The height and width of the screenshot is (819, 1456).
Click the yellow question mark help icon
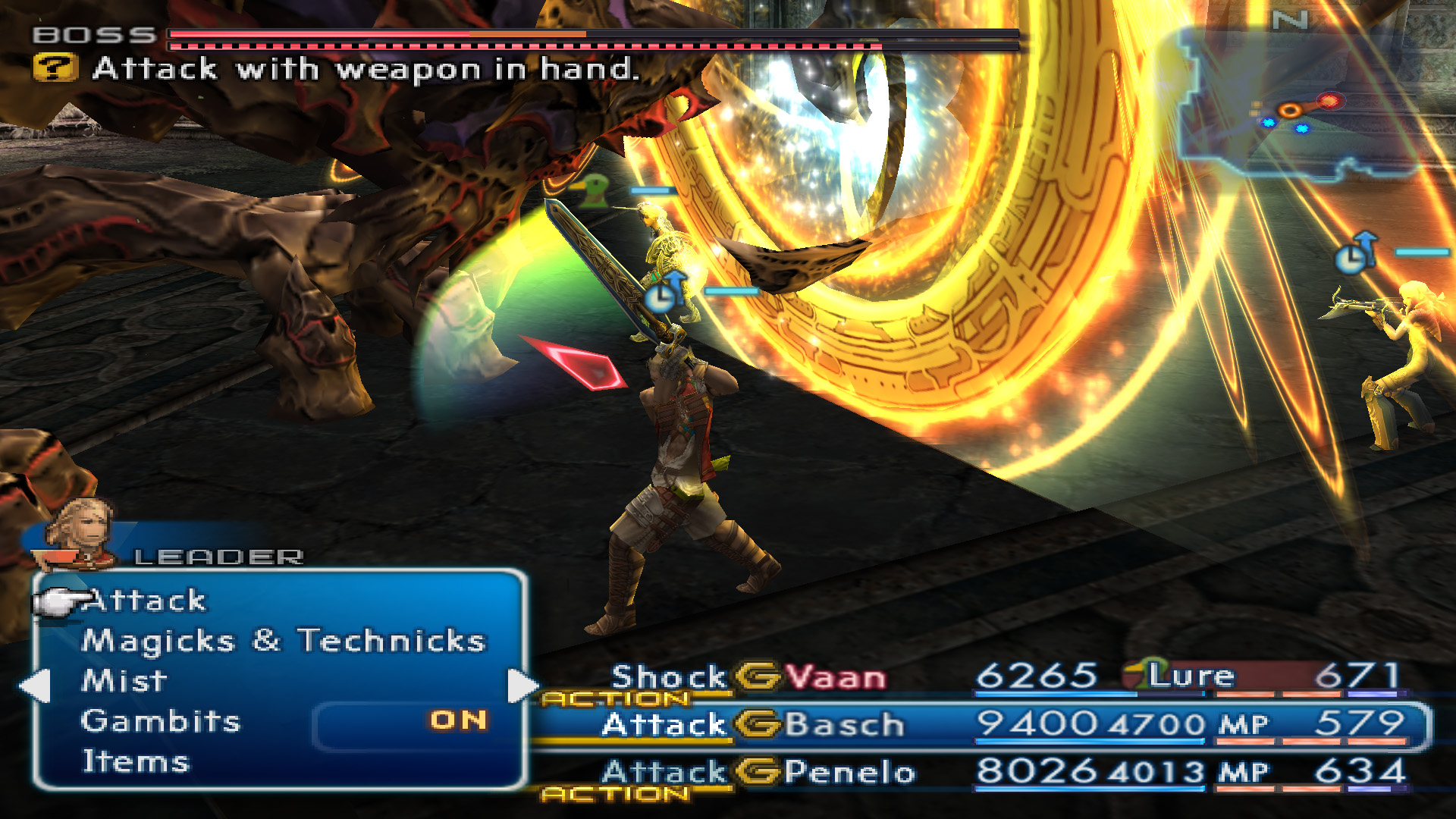pos(55,68)
